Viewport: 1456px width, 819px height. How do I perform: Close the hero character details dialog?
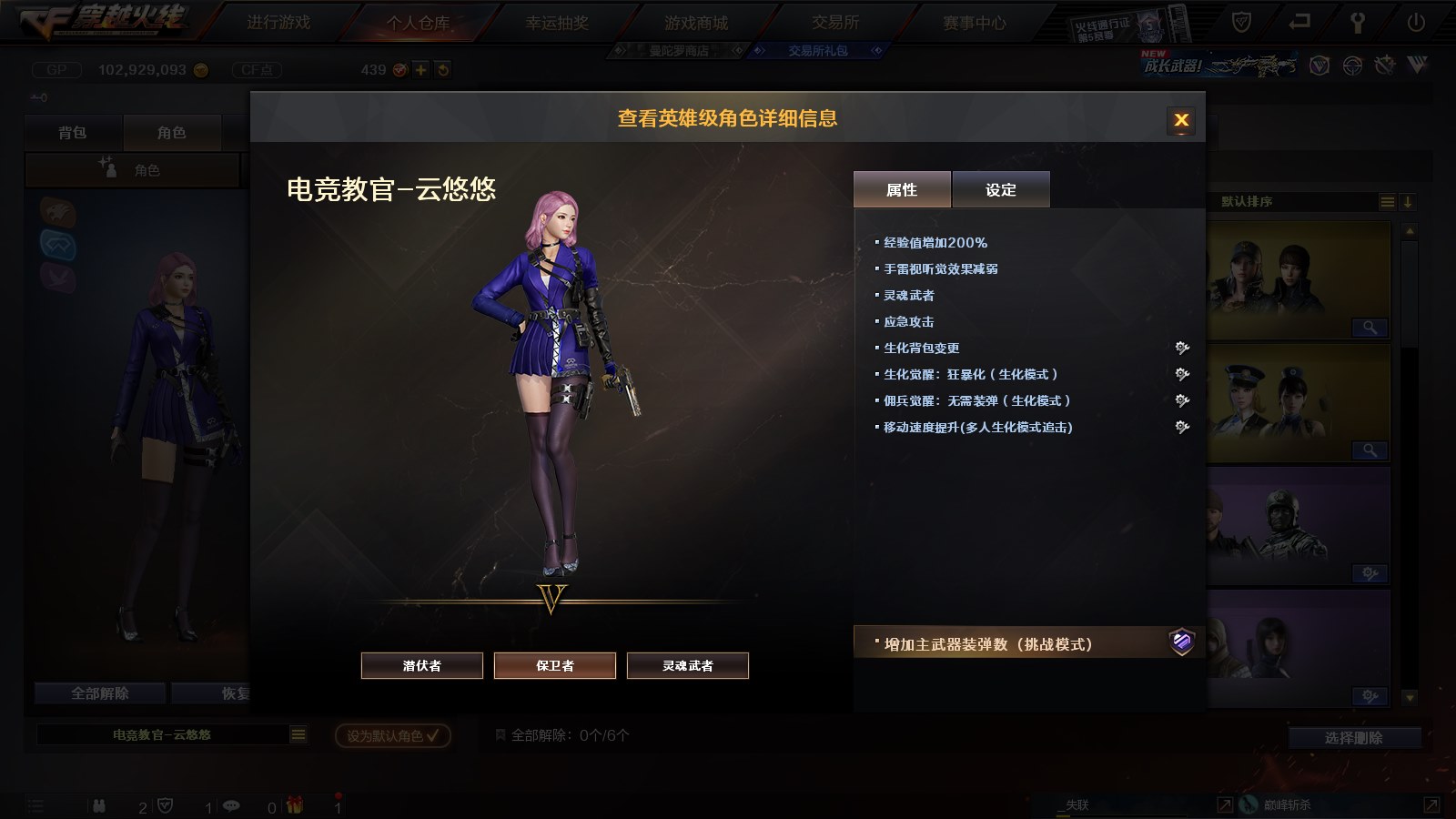click(x=1181, y=119)
